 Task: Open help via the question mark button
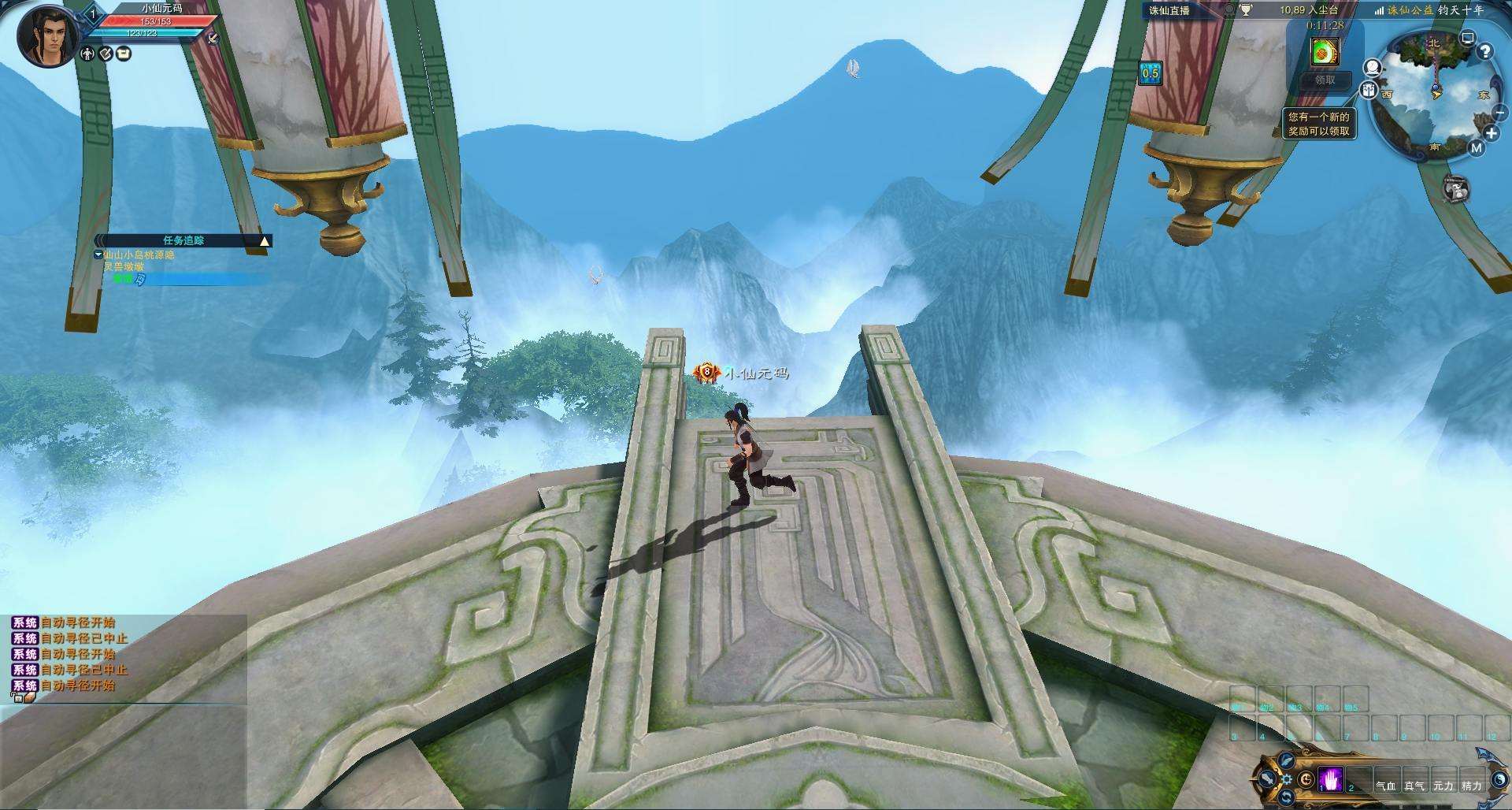click(1484, 52)
